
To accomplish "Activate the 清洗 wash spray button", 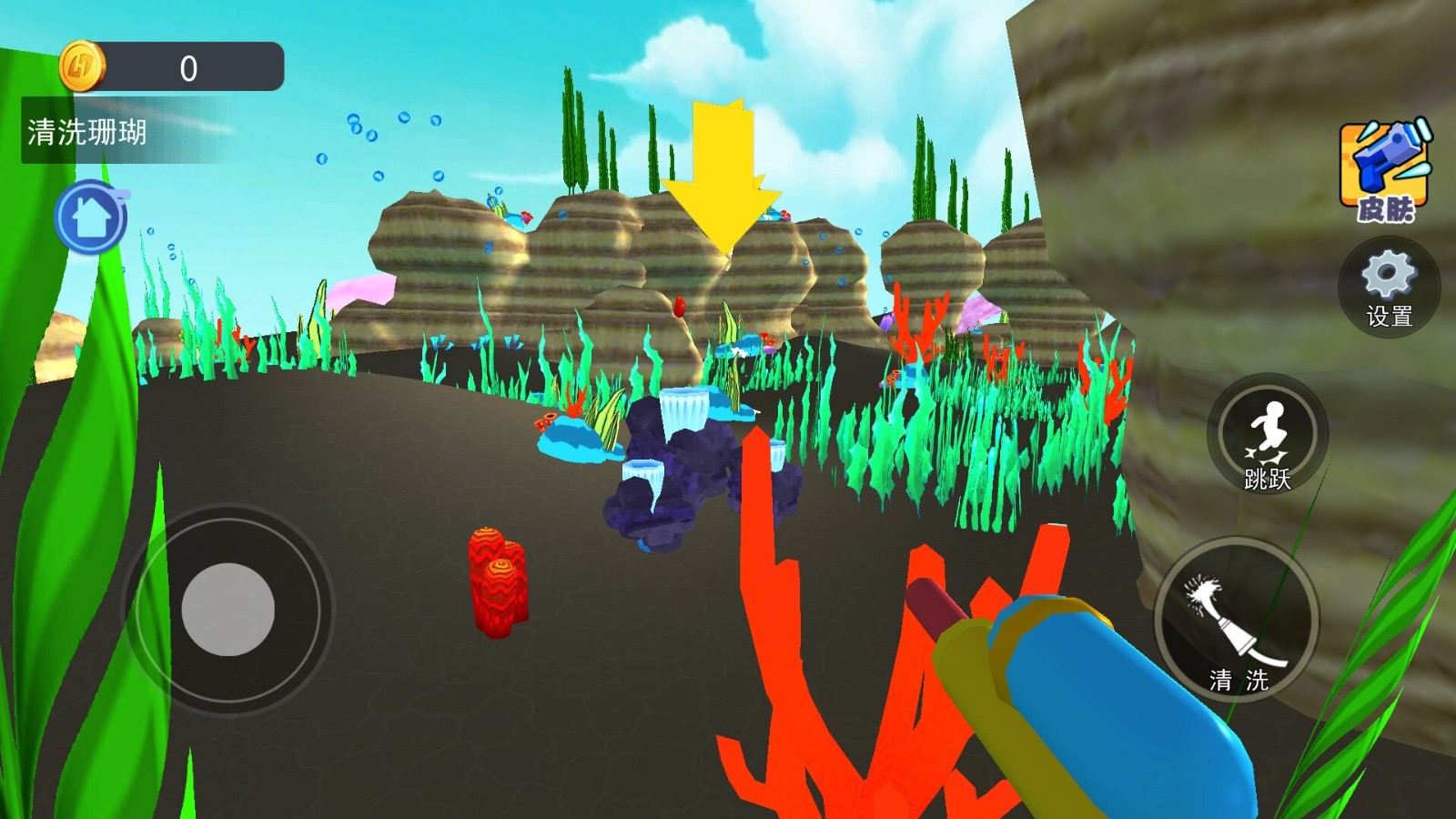I will click(x=1237, y=622).
